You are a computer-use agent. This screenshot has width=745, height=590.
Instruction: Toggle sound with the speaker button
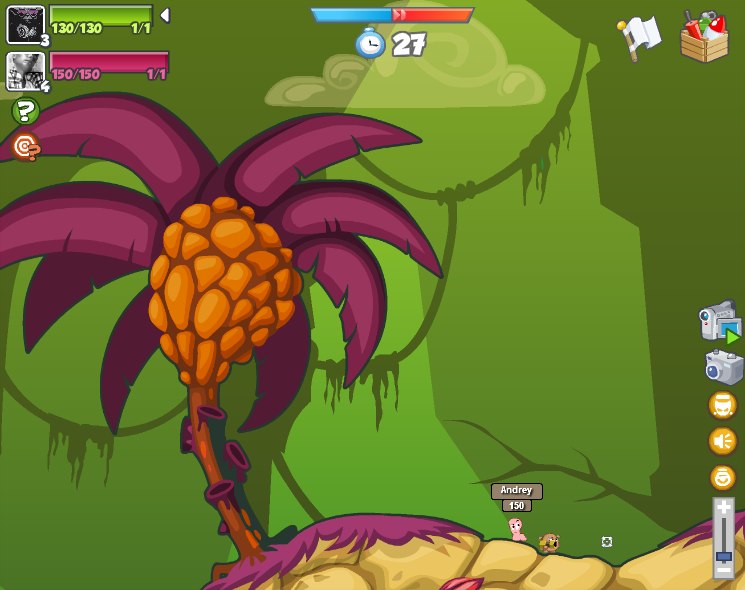pos(722,441)
